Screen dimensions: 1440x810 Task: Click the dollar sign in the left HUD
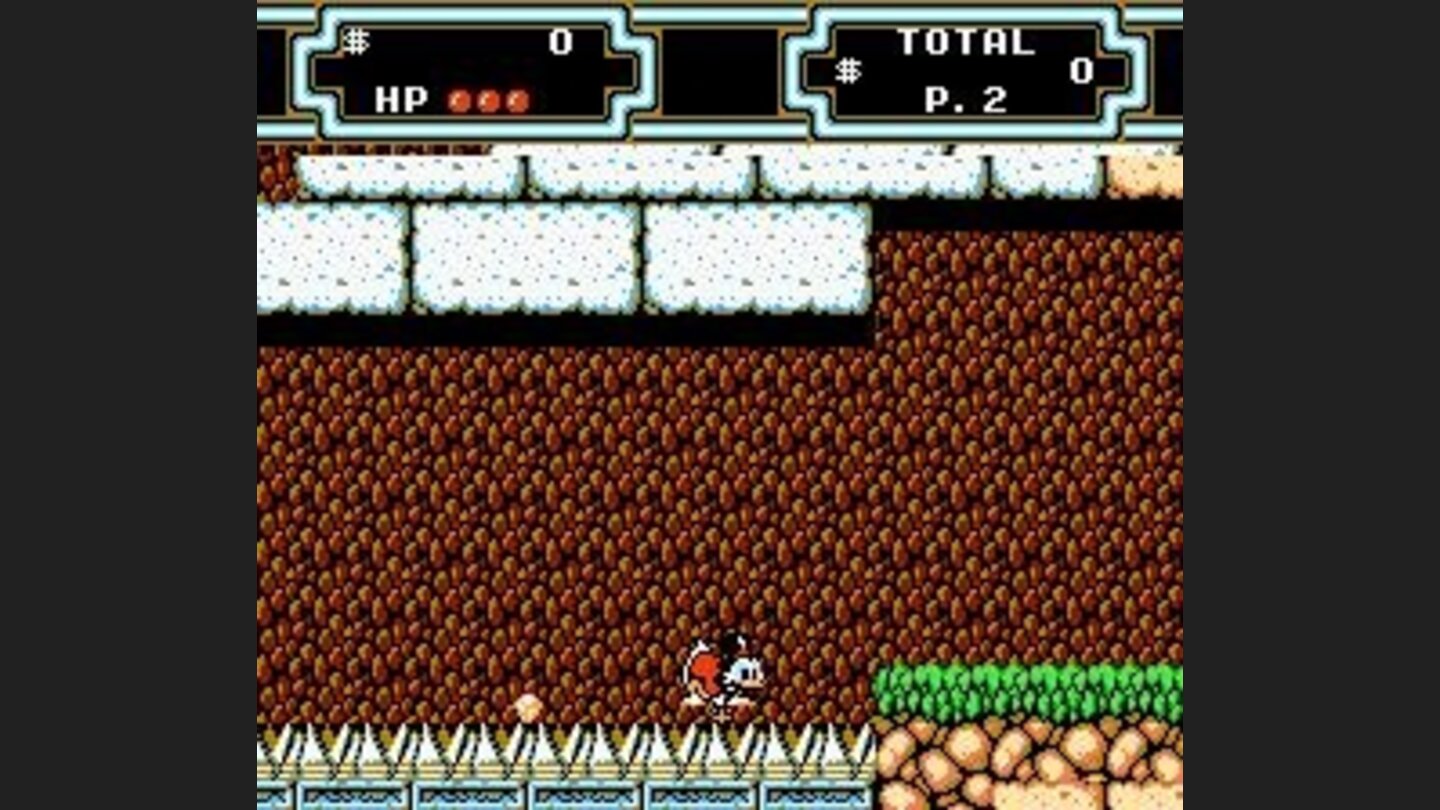(357, 40)
